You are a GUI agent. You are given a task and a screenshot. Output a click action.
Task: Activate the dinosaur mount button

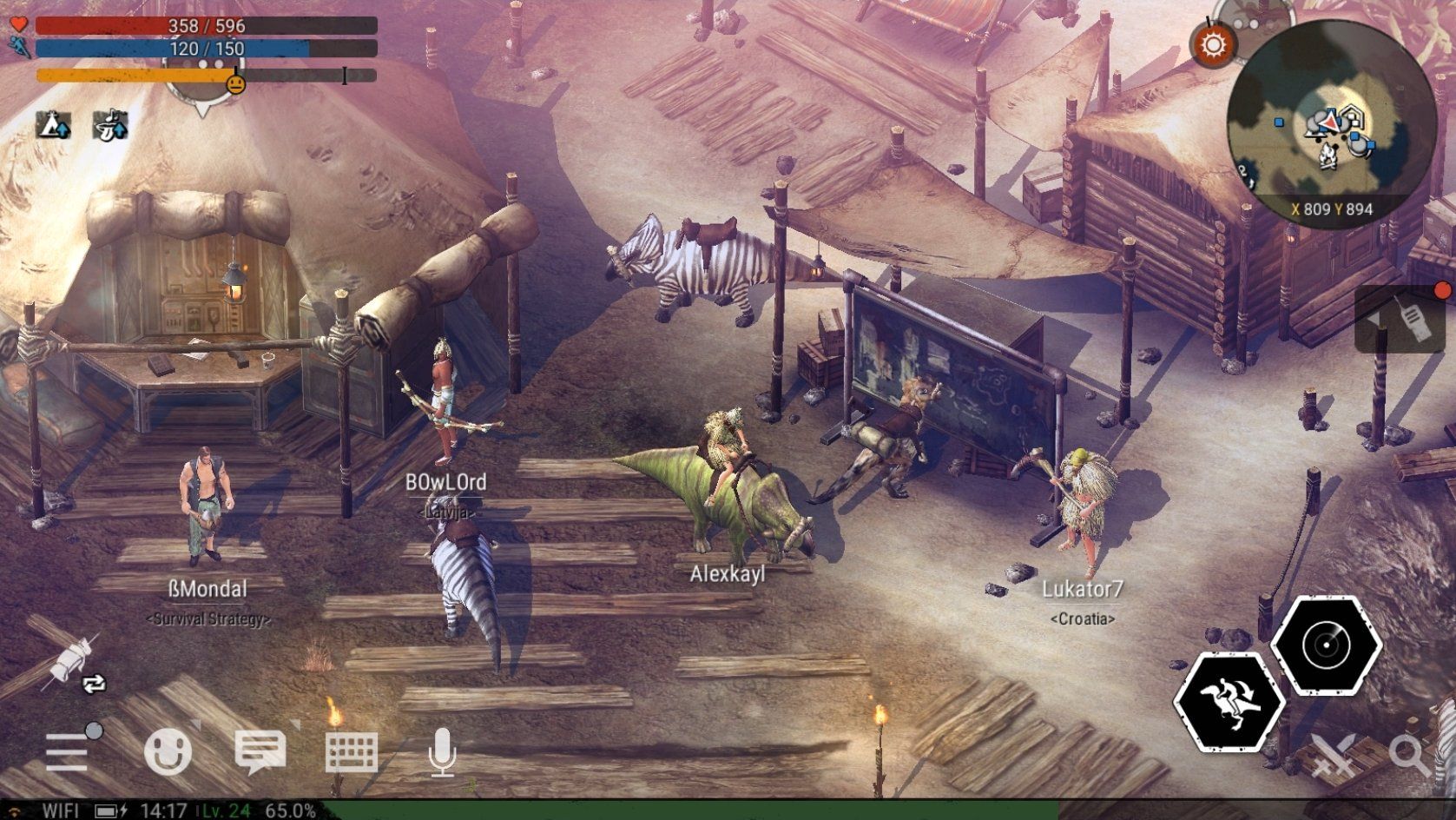tap(1229, 702)
